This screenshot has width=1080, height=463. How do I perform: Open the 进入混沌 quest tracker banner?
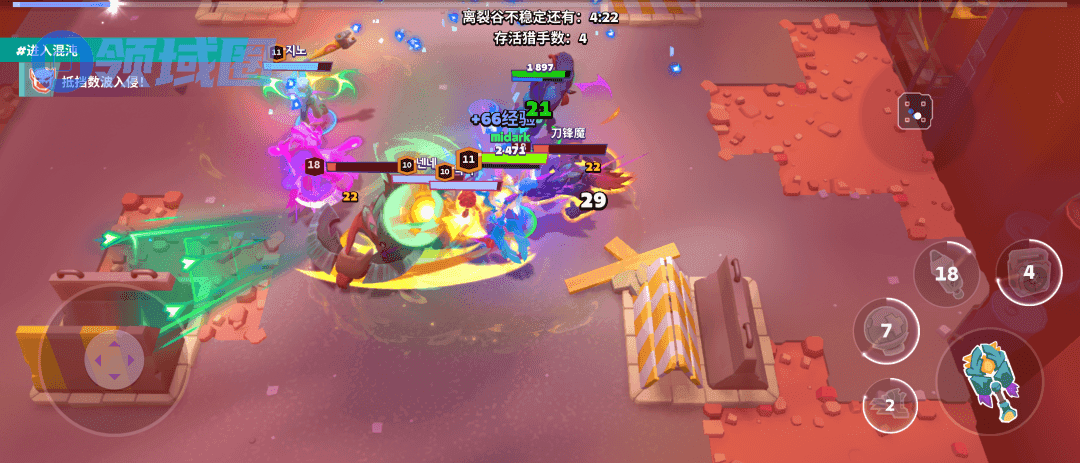click(48, 50)
